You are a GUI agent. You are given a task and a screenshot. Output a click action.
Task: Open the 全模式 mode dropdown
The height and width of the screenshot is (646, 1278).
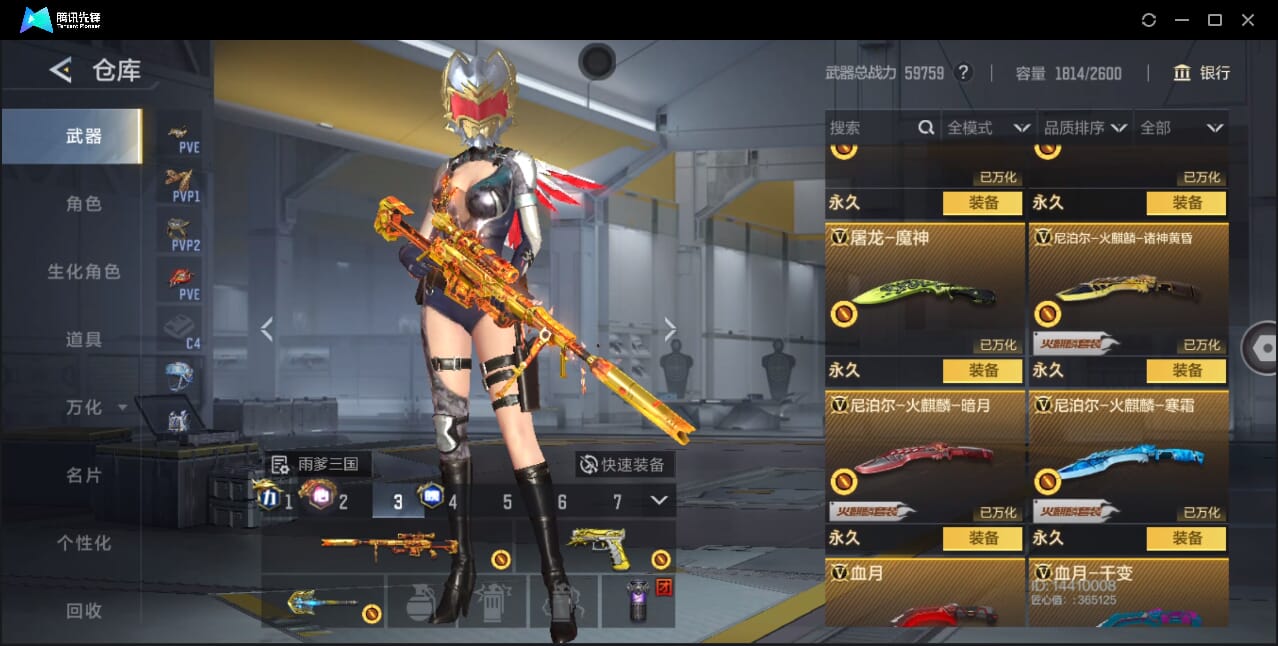tap(988, 128)
